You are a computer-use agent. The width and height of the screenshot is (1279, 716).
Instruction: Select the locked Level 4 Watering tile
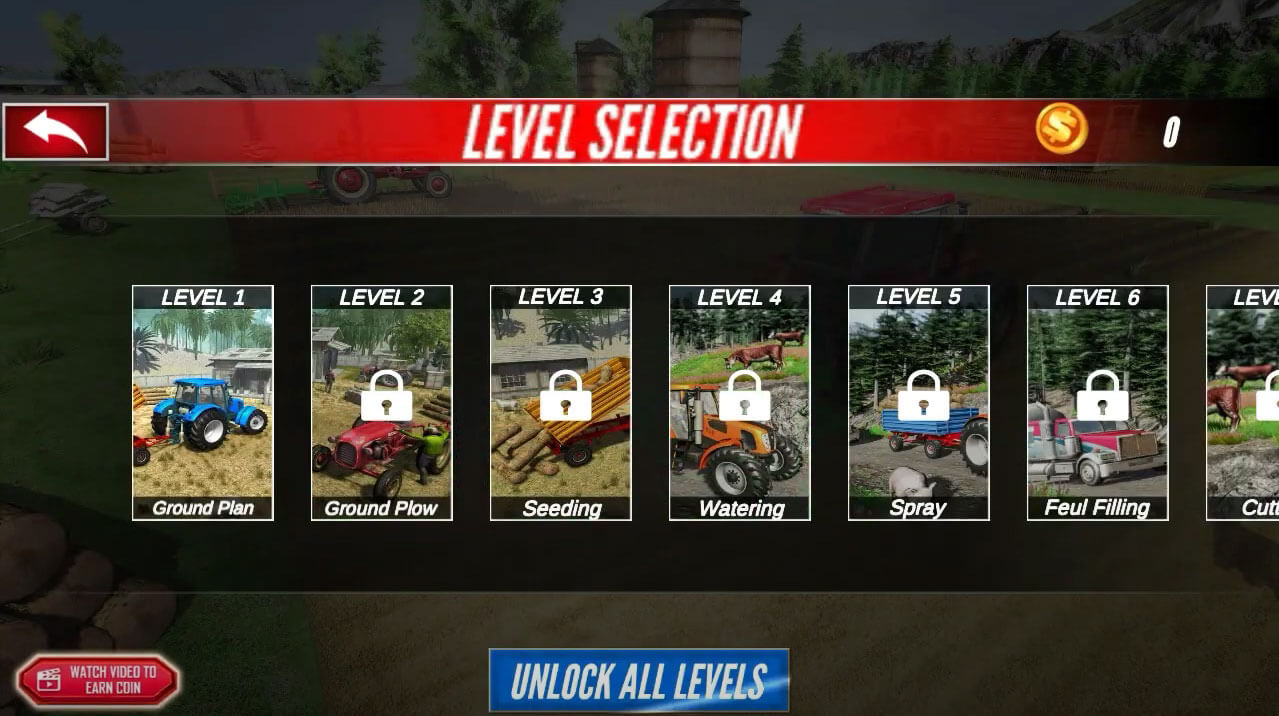tap(740, 403)
